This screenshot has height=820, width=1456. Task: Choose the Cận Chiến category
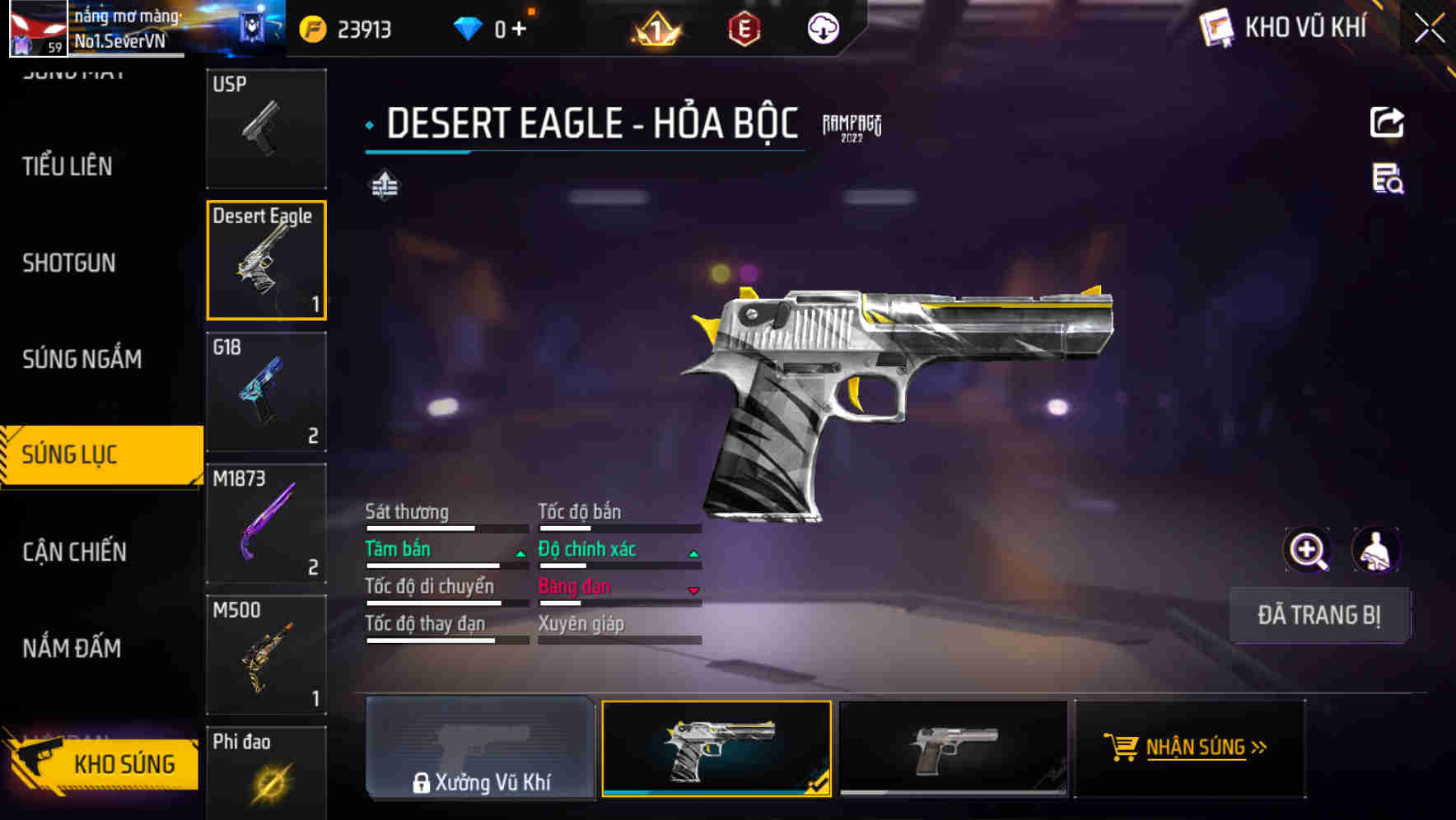click(x=74, y=552)
